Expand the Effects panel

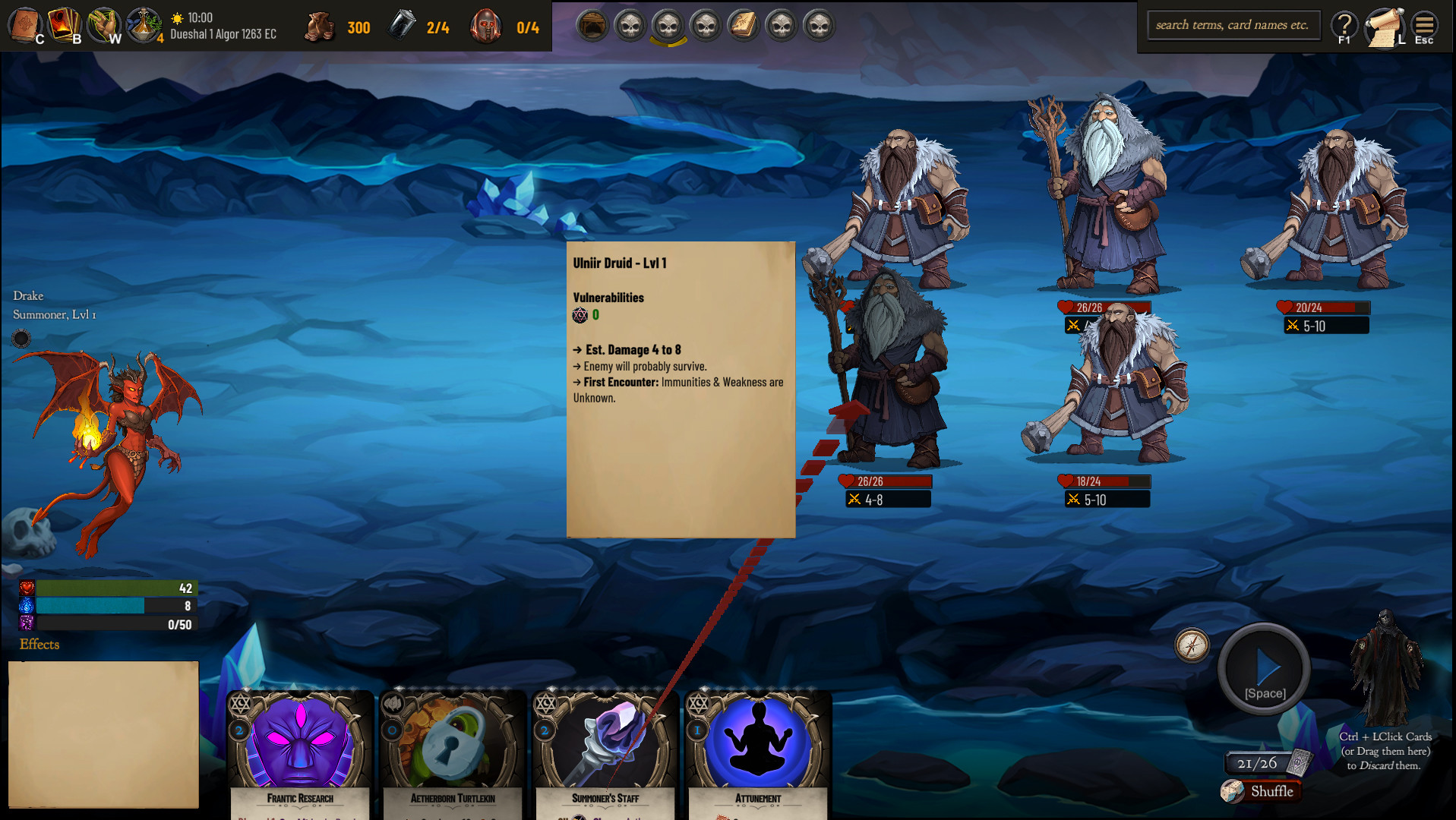[x=39, y=645]
